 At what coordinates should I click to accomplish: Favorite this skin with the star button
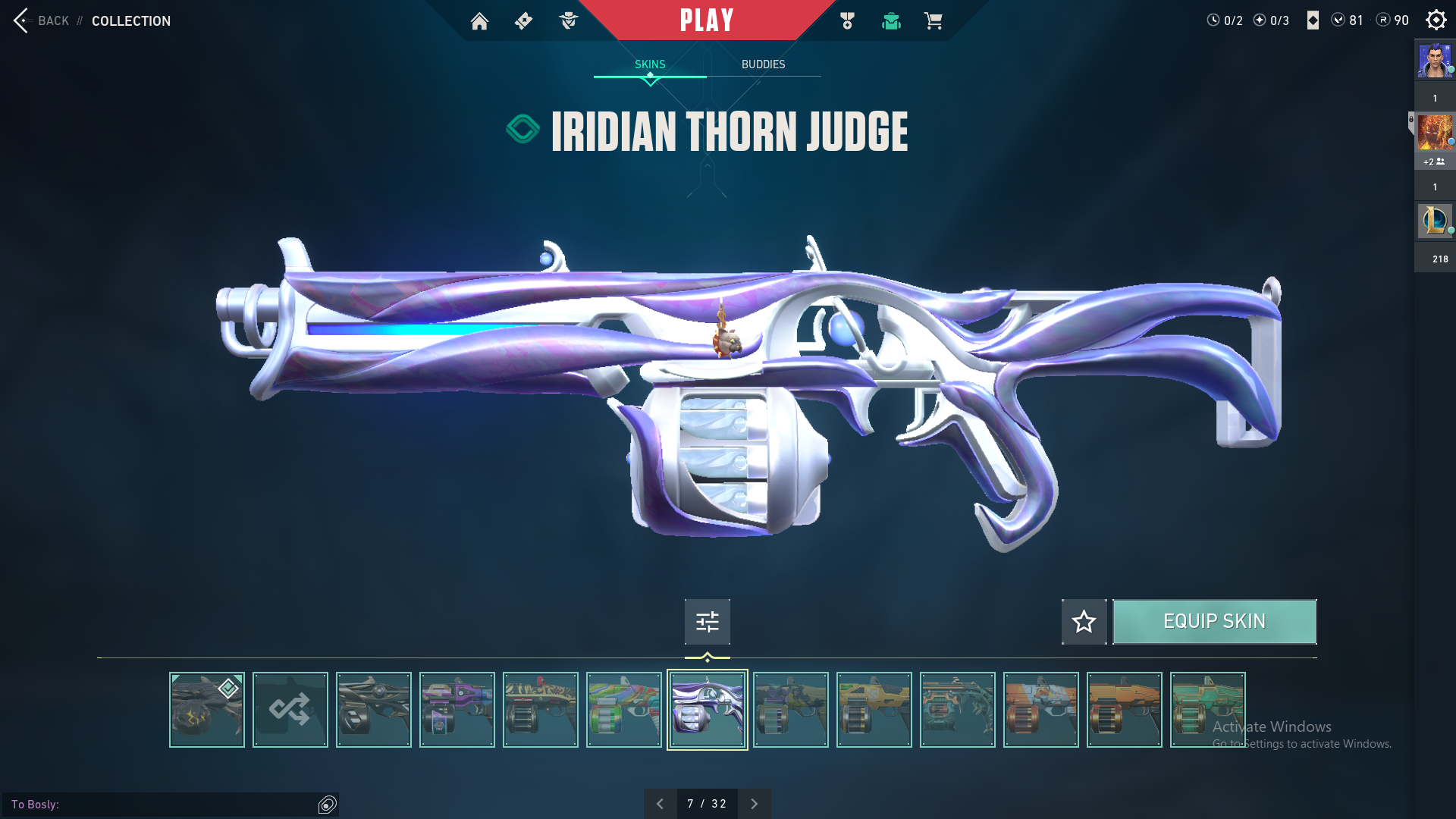pos(1084,622)
